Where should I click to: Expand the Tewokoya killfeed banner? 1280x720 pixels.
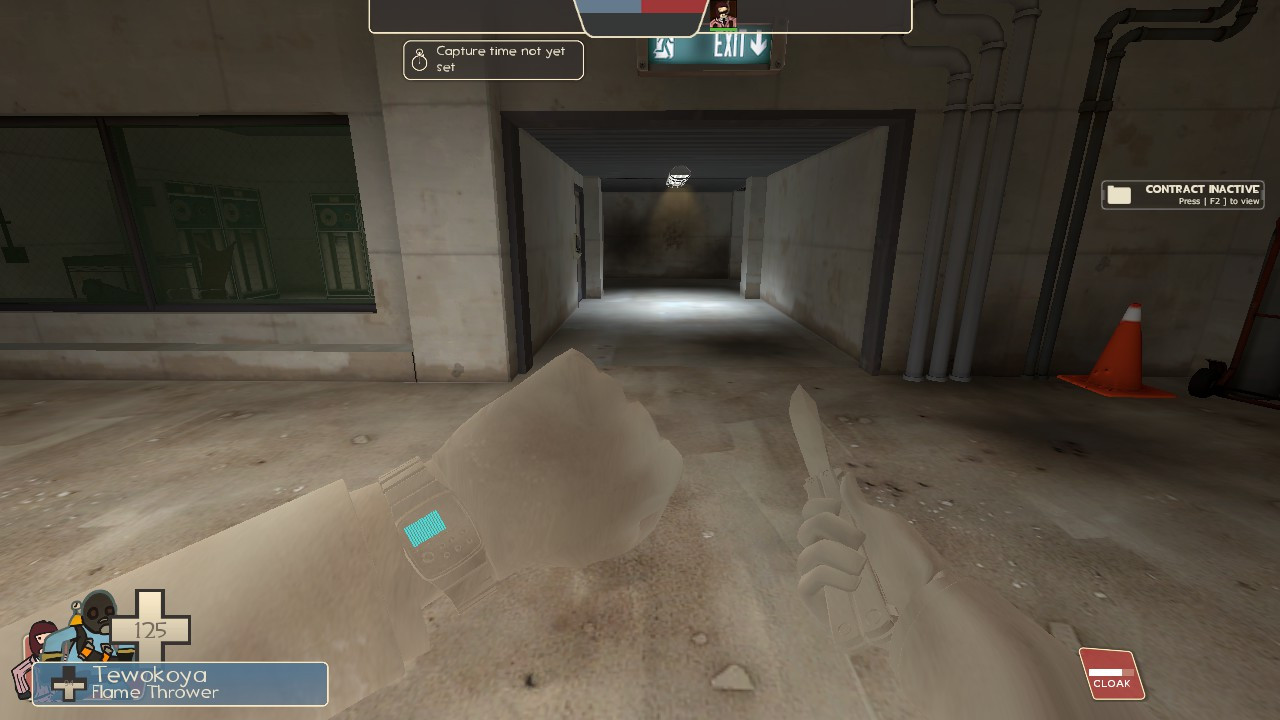pos(180,684)
